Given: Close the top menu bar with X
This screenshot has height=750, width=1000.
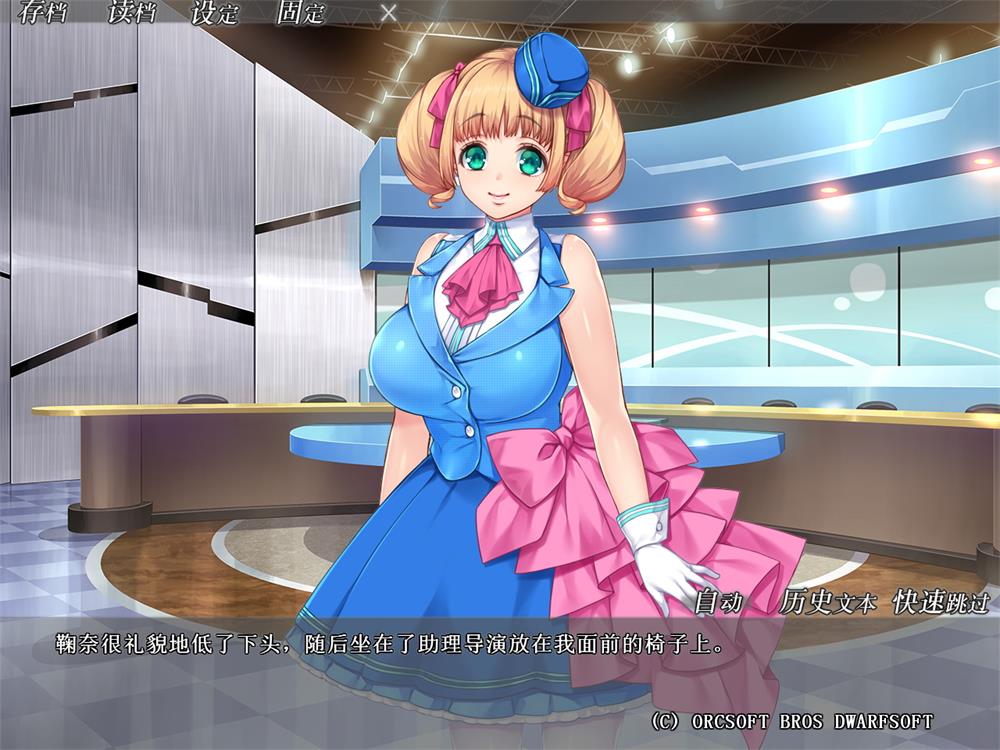Looking at the screenshot, I should coord(389,15).
